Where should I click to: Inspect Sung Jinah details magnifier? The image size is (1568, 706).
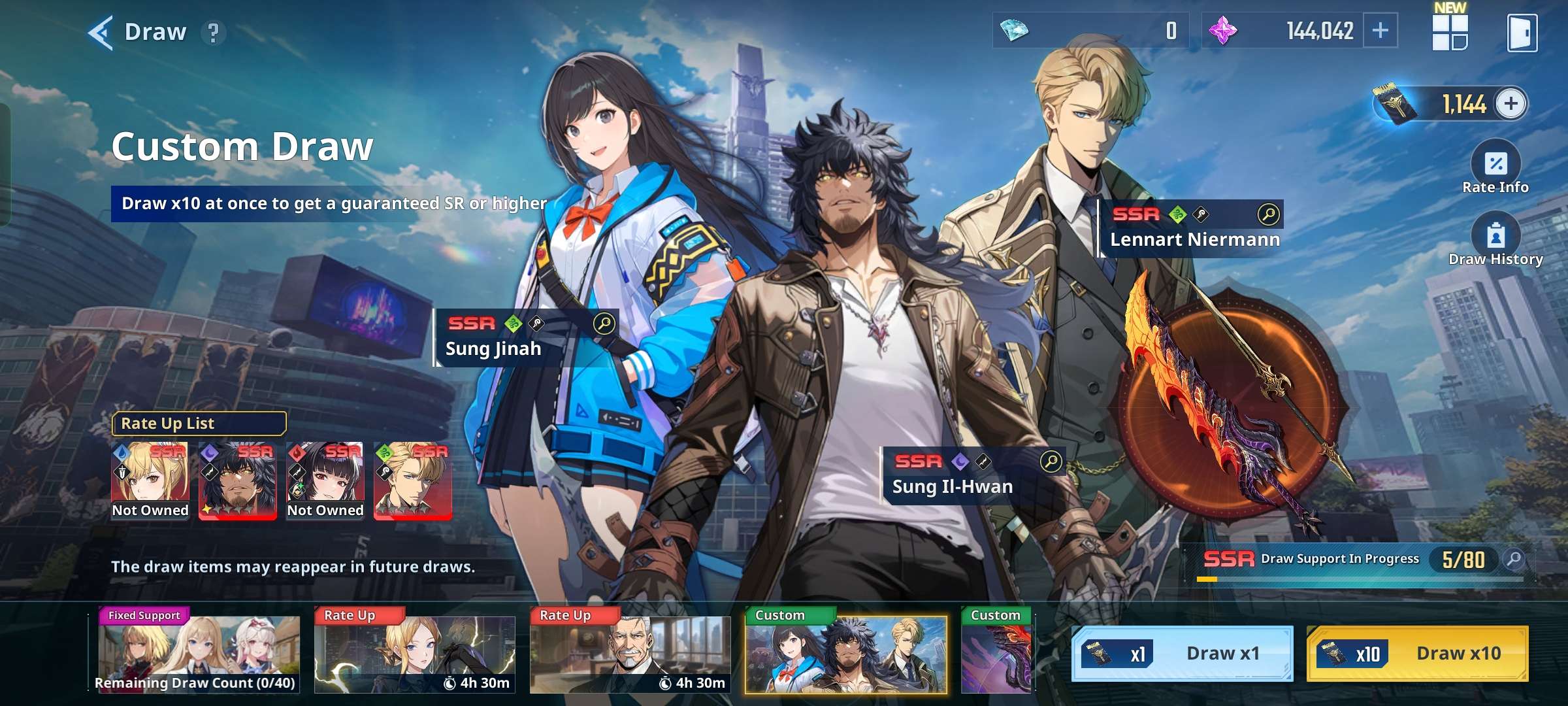tap(604, 323)
